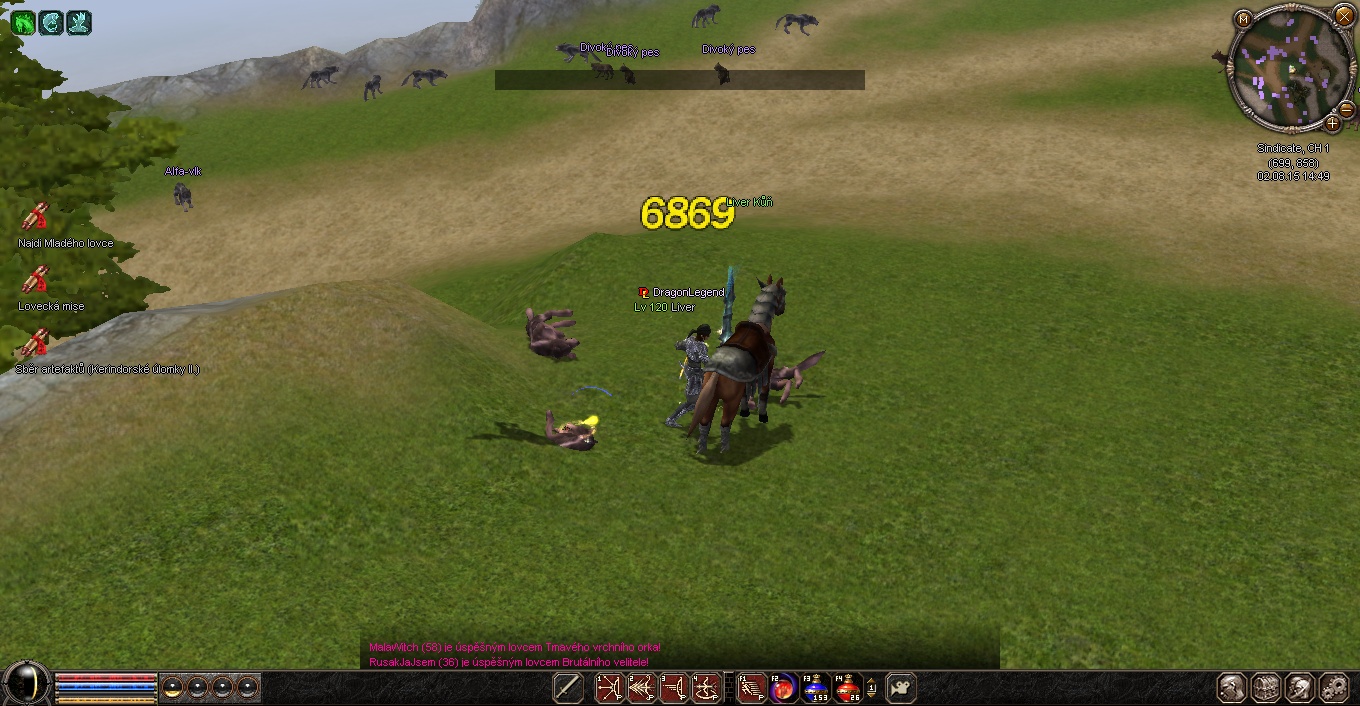This screenshot has width=1360, height=706.
Task: Click the green wolf buff icon
Action: (x=23, y=22)
